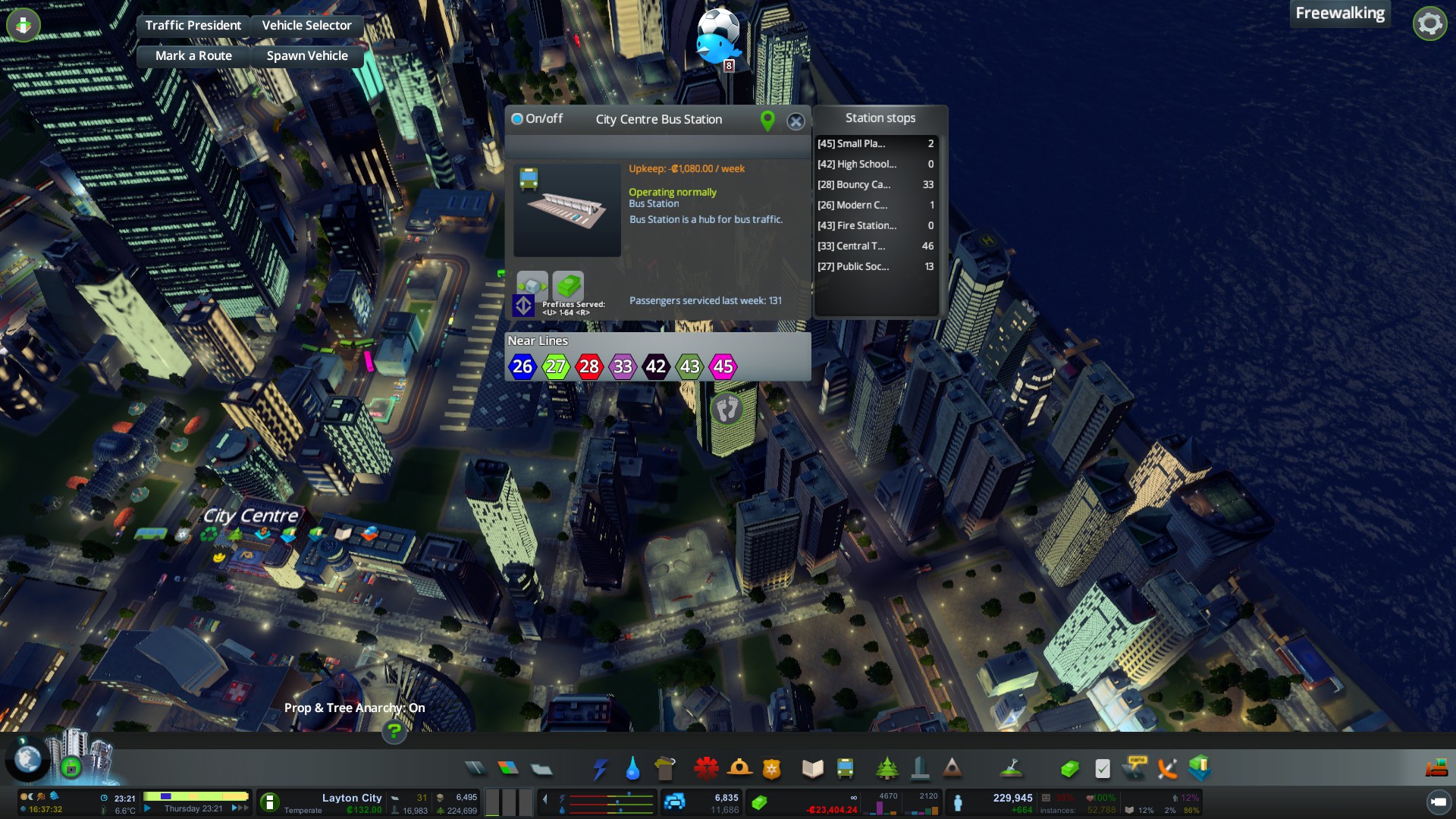Open the Vehicle Selector tool
This screenshot has height=819, width=1456.
point(306,26)
